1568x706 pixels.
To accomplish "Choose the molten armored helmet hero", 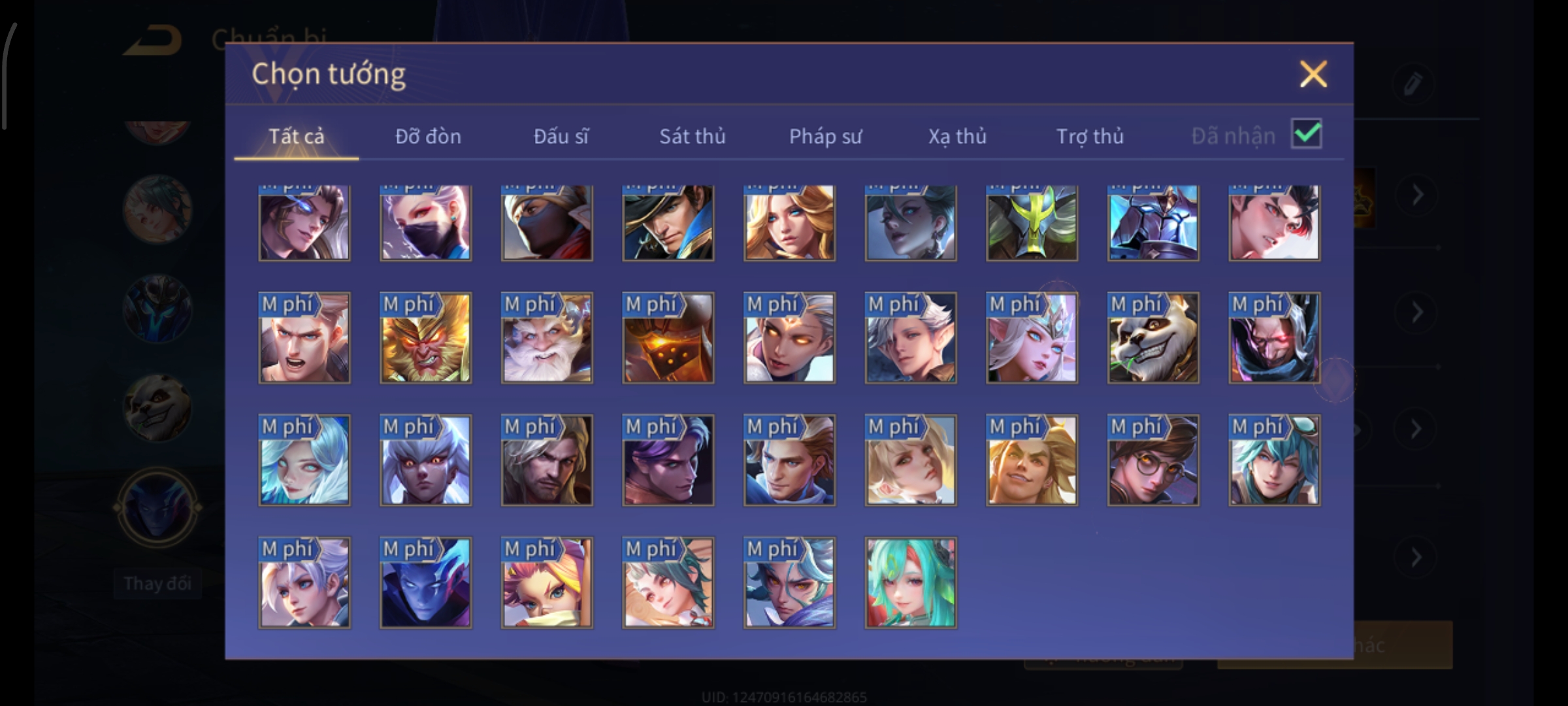I will (668, 337).
